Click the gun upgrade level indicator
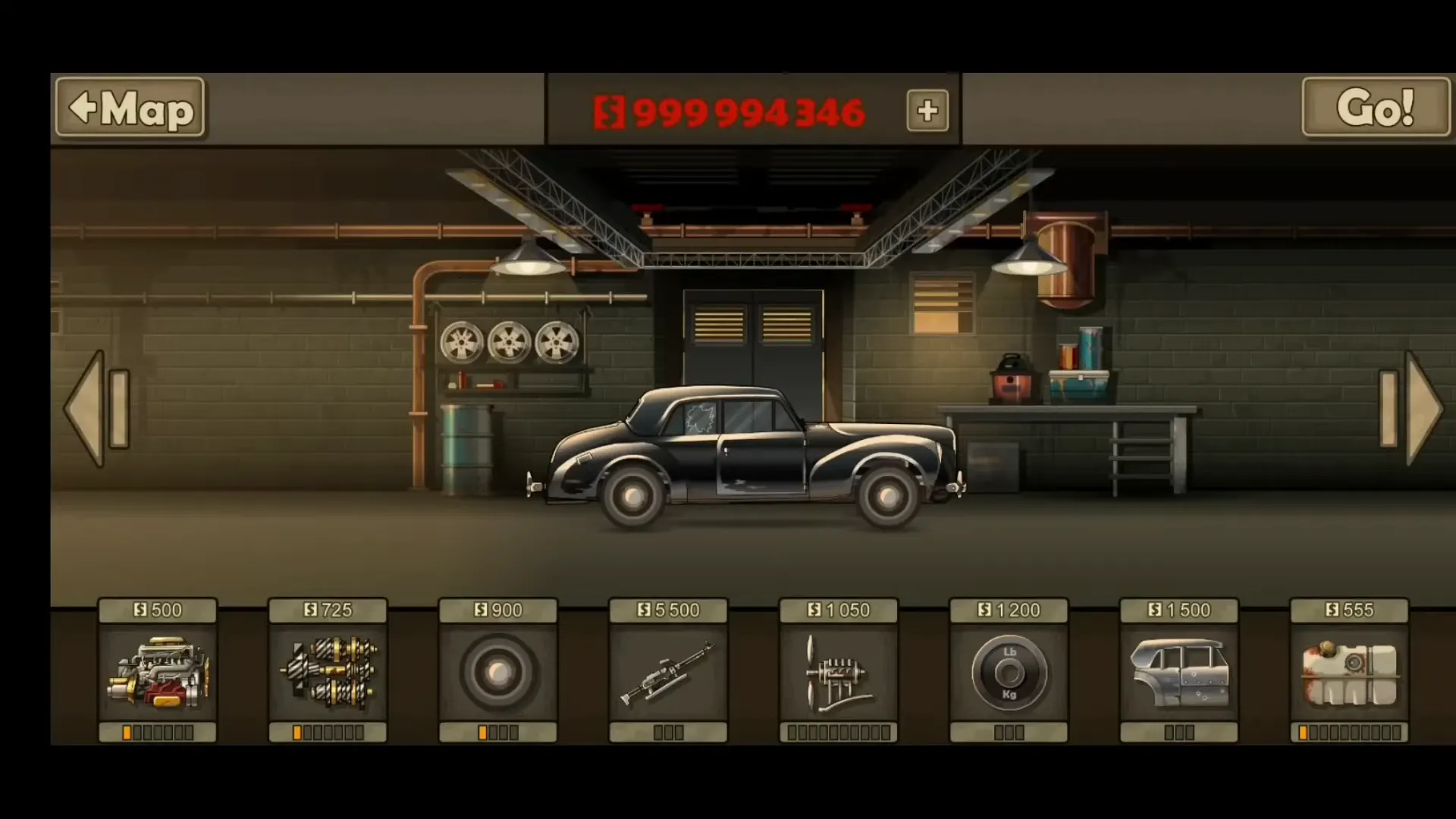This screenshot has width=1456, height=819. click(668, 733)
